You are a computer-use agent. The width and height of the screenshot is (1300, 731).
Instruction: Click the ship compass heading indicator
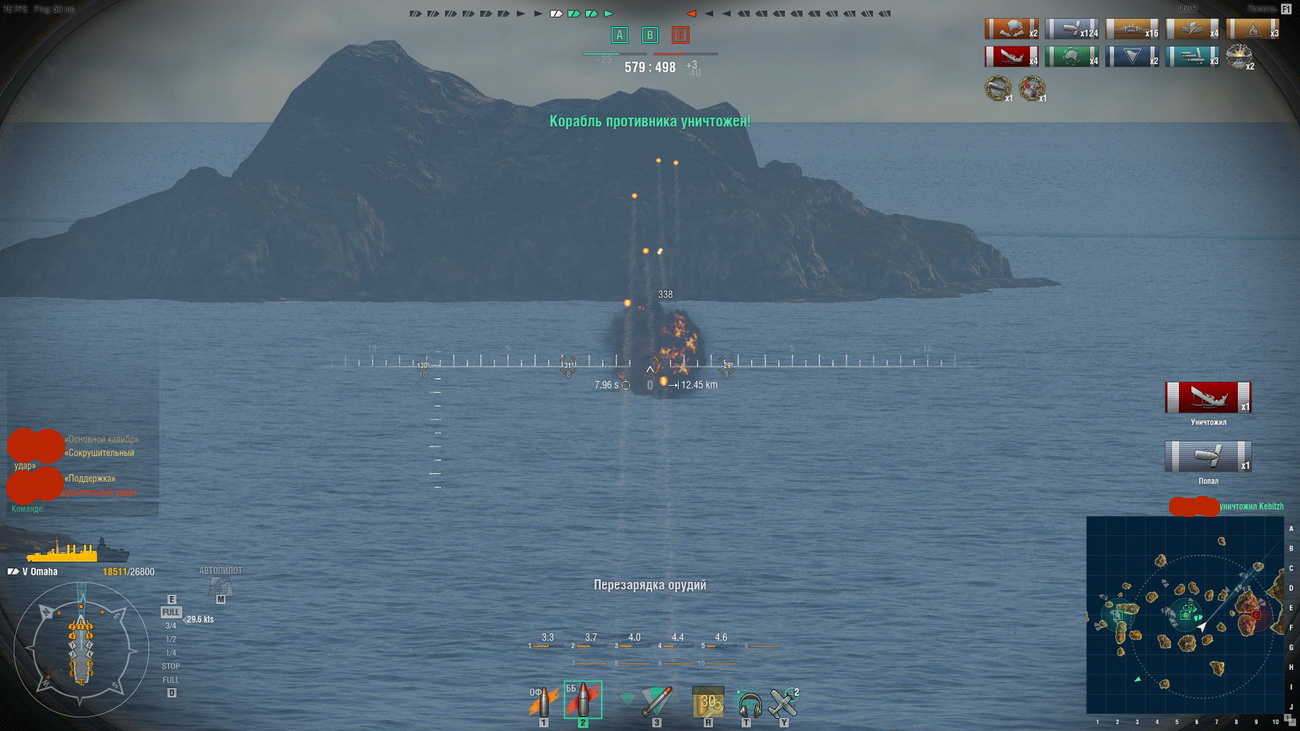[81, 648]
